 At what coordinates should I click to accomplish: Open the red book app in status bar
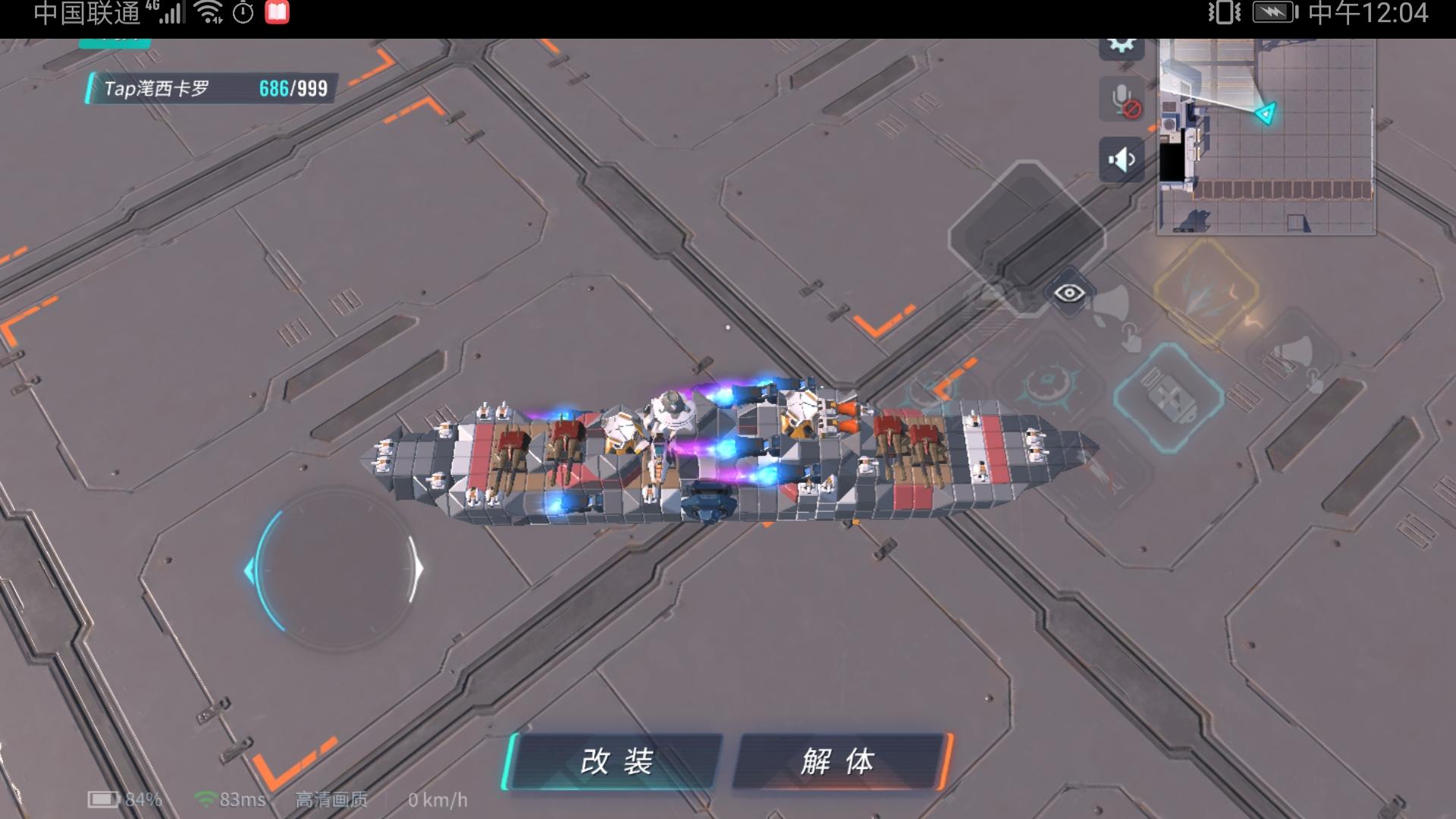click(x=278, y=11)
